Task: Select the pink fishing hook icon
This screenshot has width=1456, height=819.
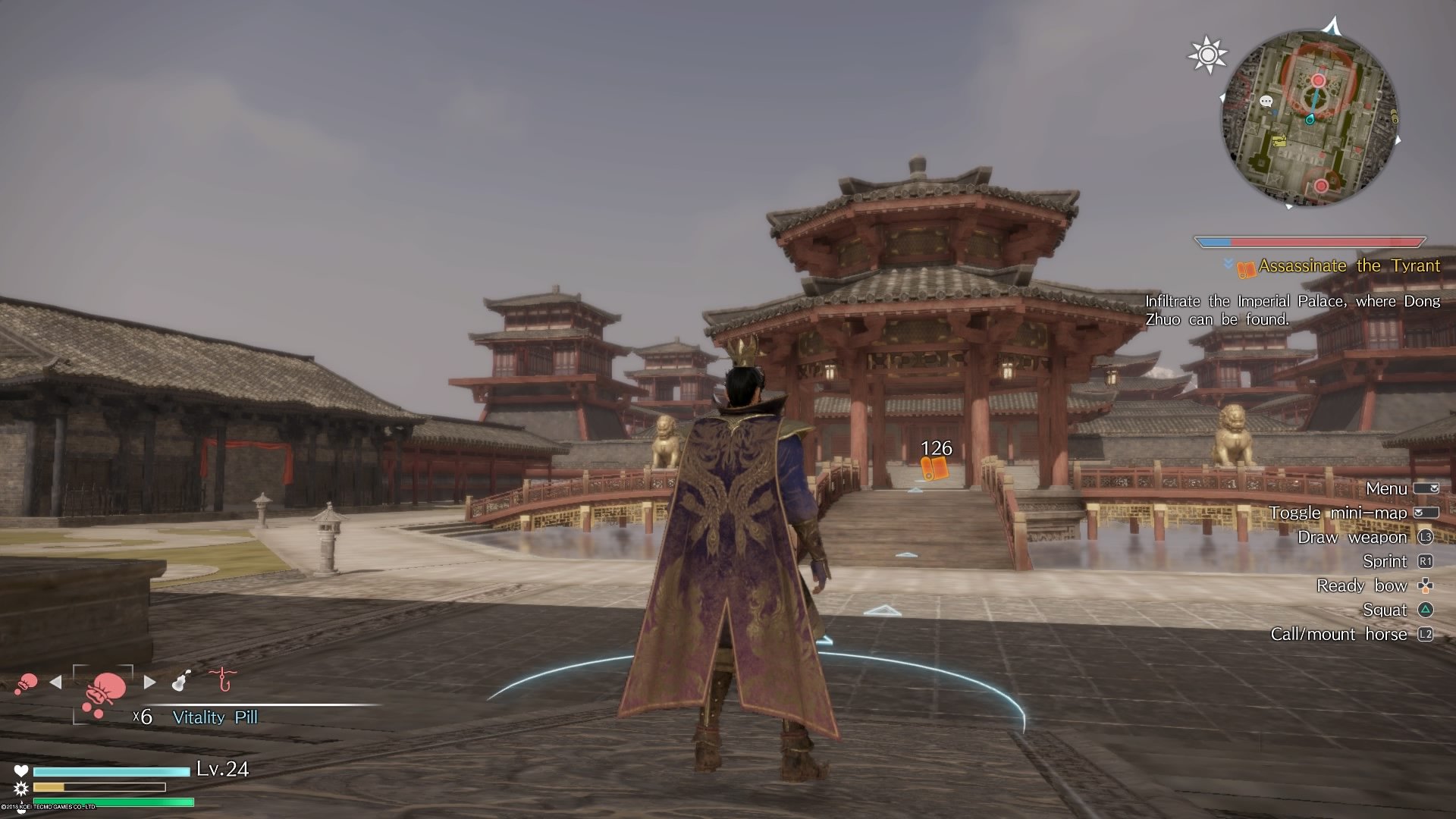Action: (x=221, y=679)
